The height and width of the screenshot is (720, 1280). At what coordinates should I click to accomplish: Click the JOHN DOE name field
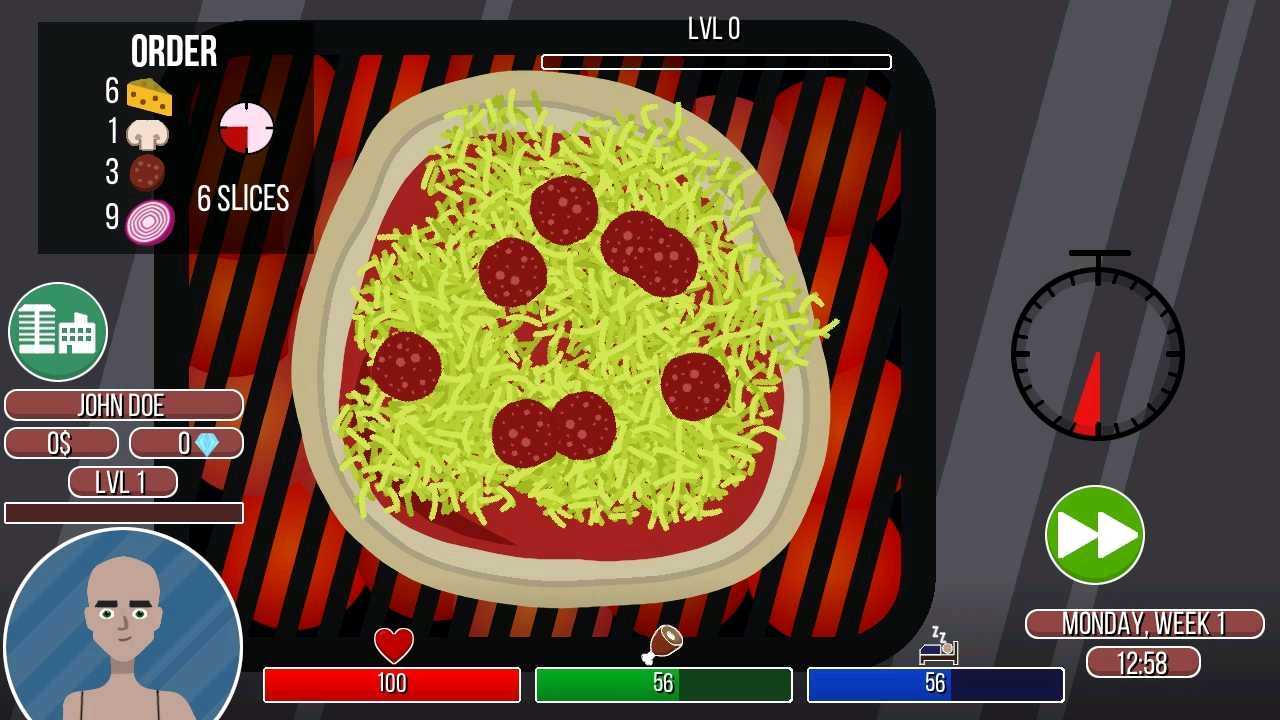pos(123,405)
